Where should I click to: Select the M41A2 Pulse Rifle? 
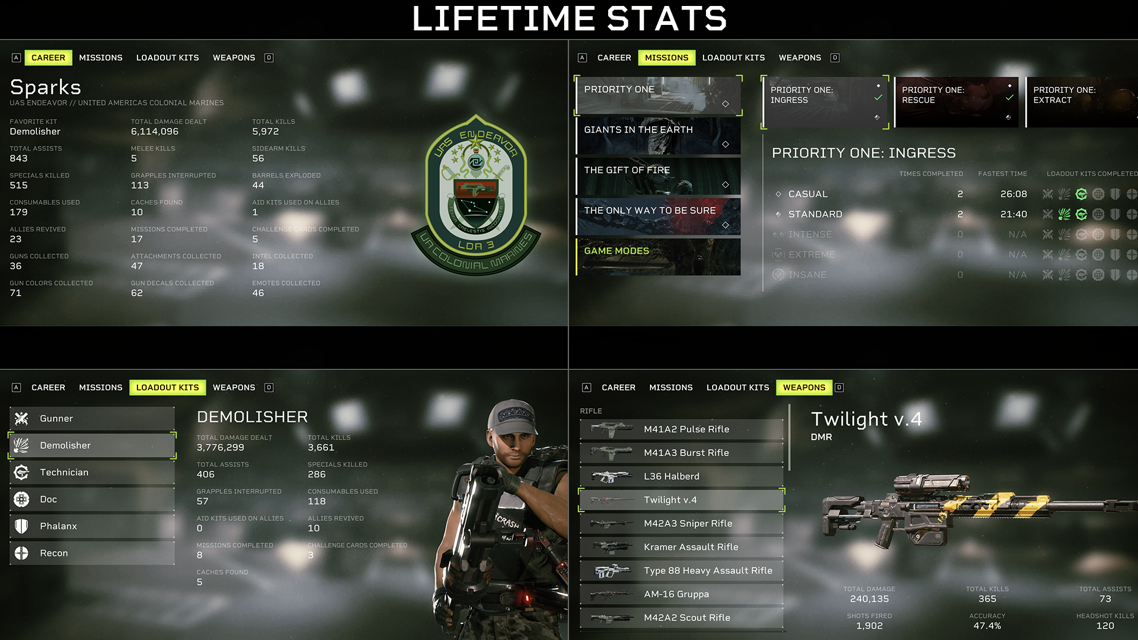681,429
